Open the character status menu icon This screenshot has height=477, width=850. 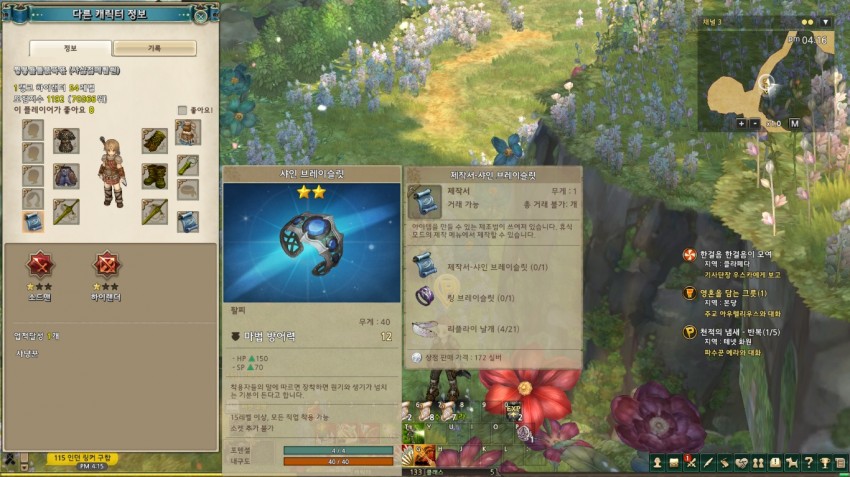coord(659,462)
